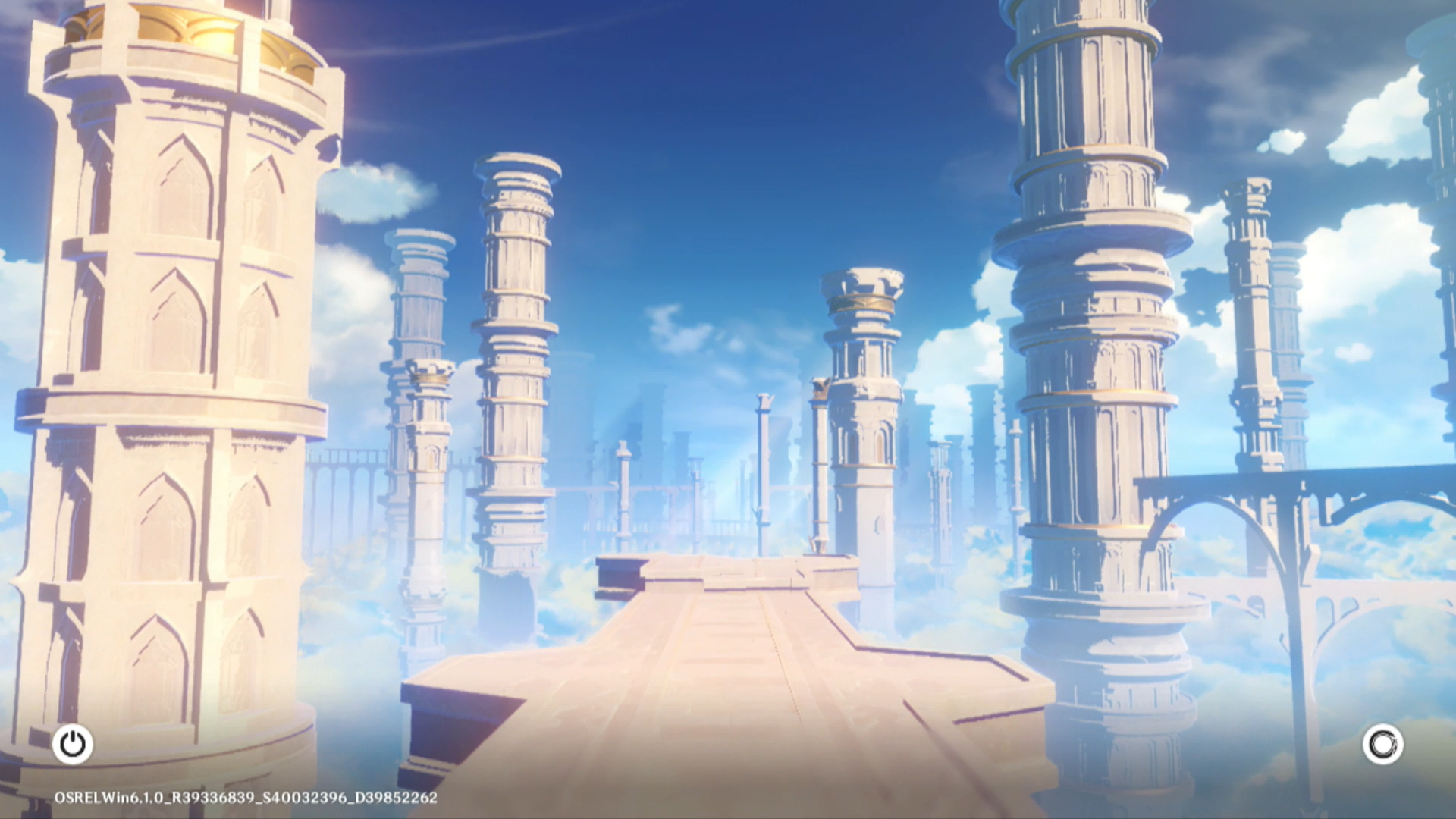The height and width of the screenshot is (819, 1456).
Task: Open the circular ring menu icon
Action: [1382, 744]
